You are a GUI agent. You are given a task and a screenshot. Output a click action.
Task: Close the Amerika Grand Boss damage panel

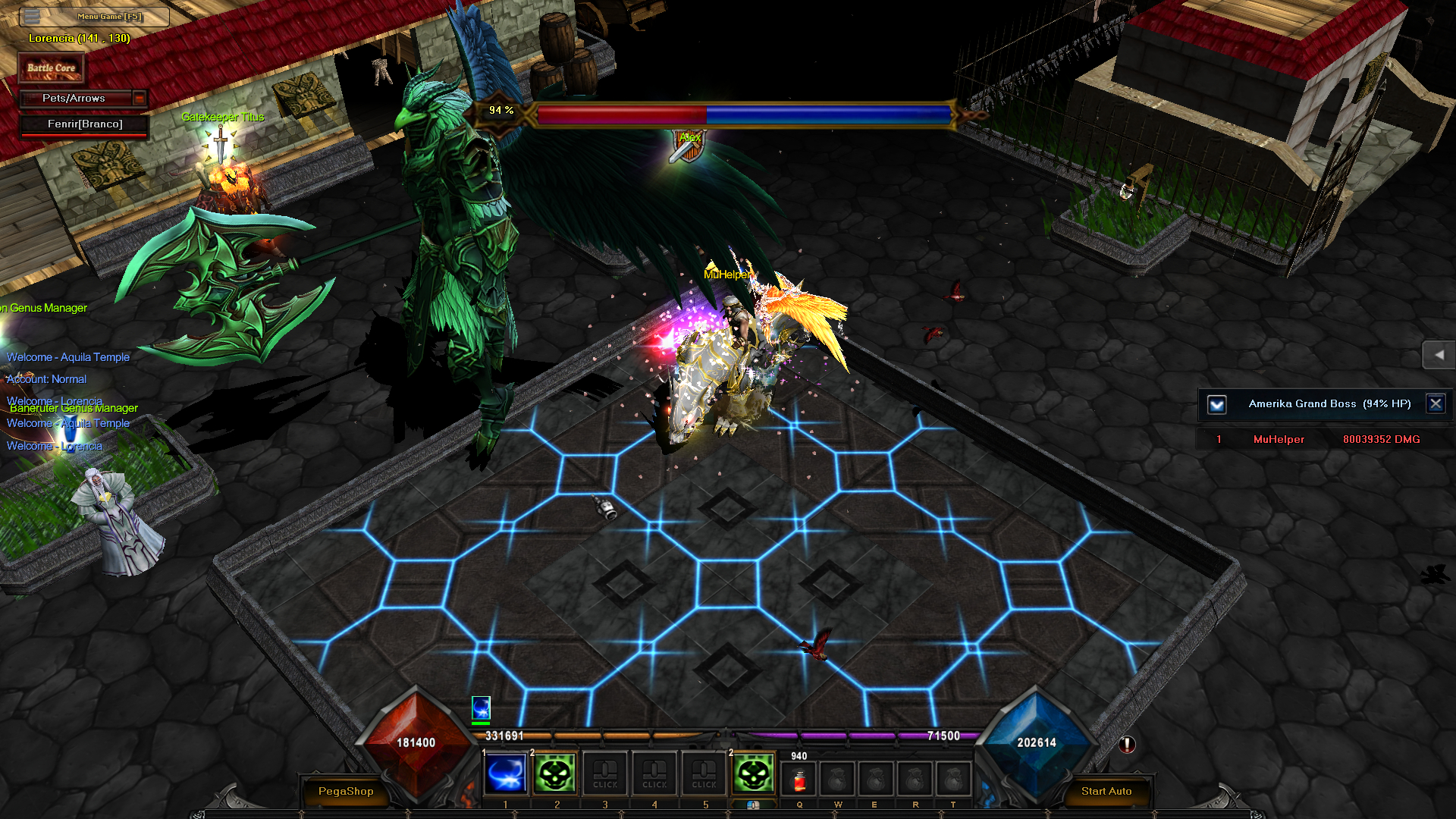tap(1436, 403)
